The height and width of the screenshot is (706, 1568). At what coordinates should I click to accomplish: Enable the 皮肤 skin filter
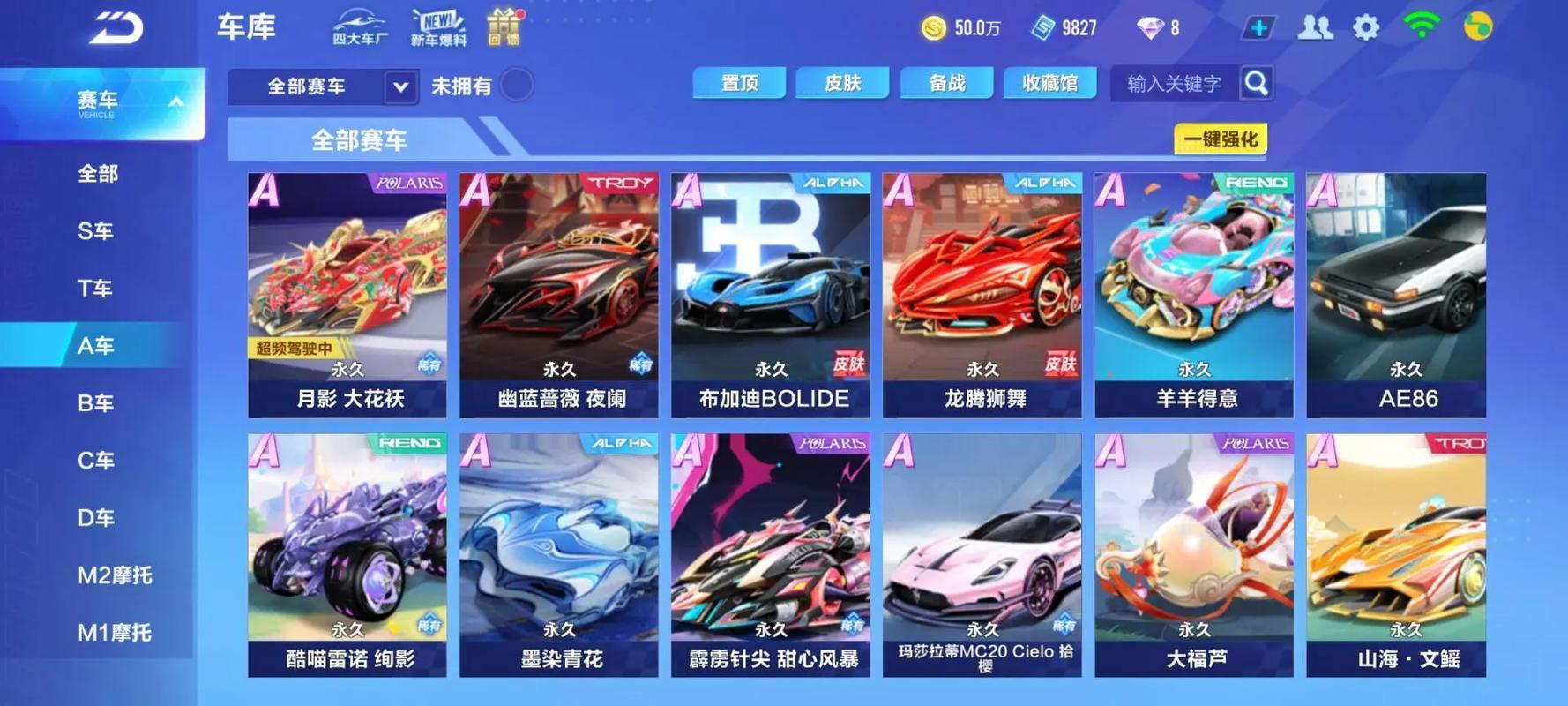tap(842, 83)
